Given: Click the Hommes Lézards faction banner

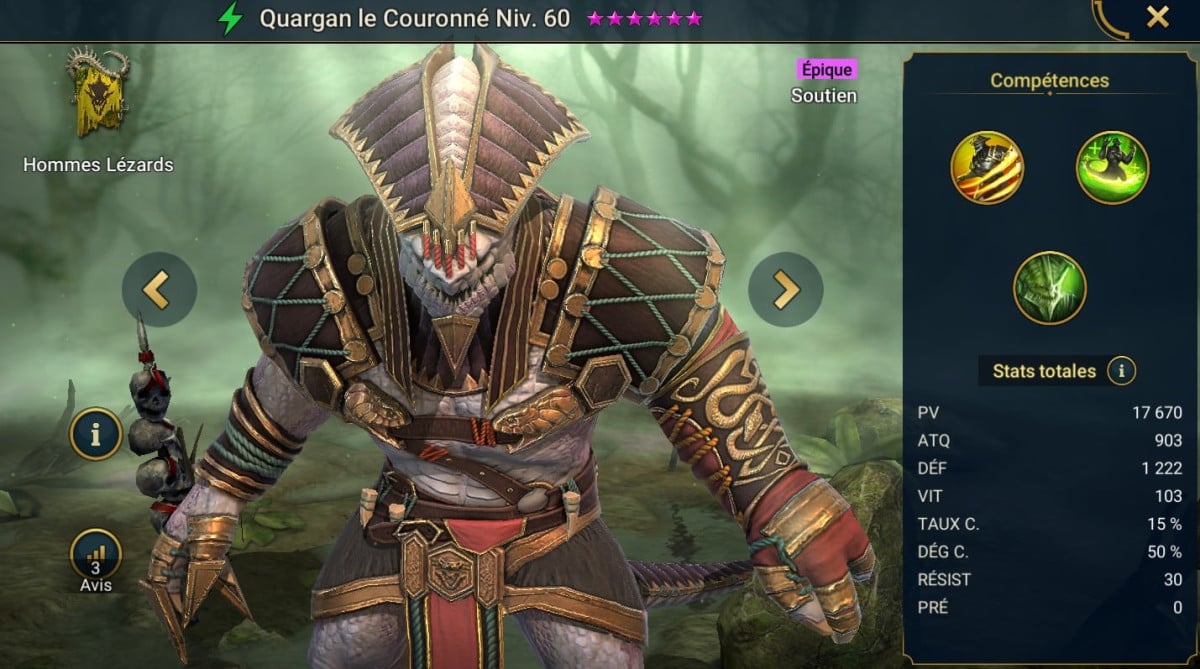Looking at the screenshot, I should pyautogui.click(x=97, y=94).
